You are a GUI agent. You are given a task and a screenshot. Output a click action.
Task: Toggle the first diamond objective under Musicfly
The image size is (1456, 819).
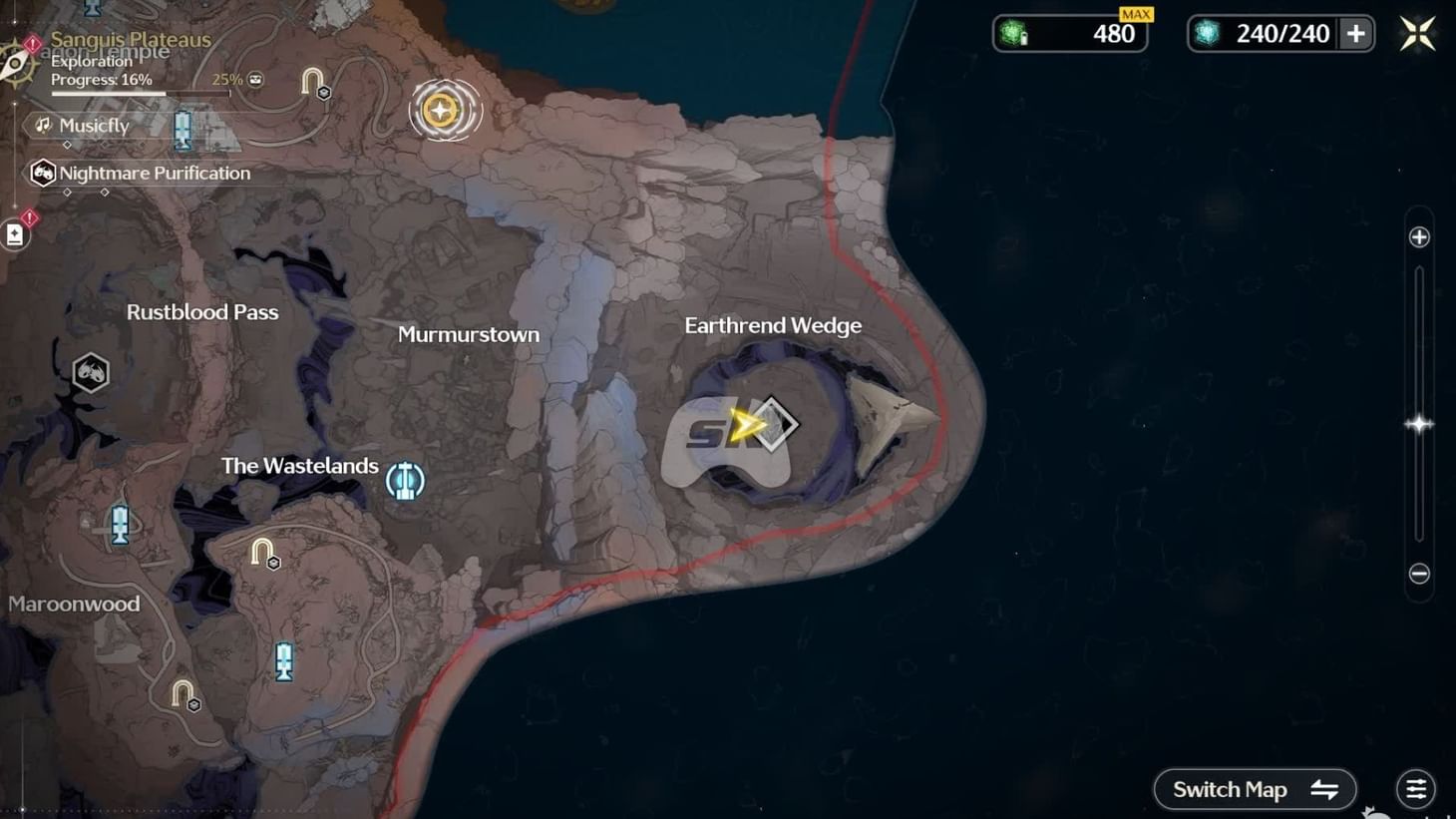click(x=67, y=146)
